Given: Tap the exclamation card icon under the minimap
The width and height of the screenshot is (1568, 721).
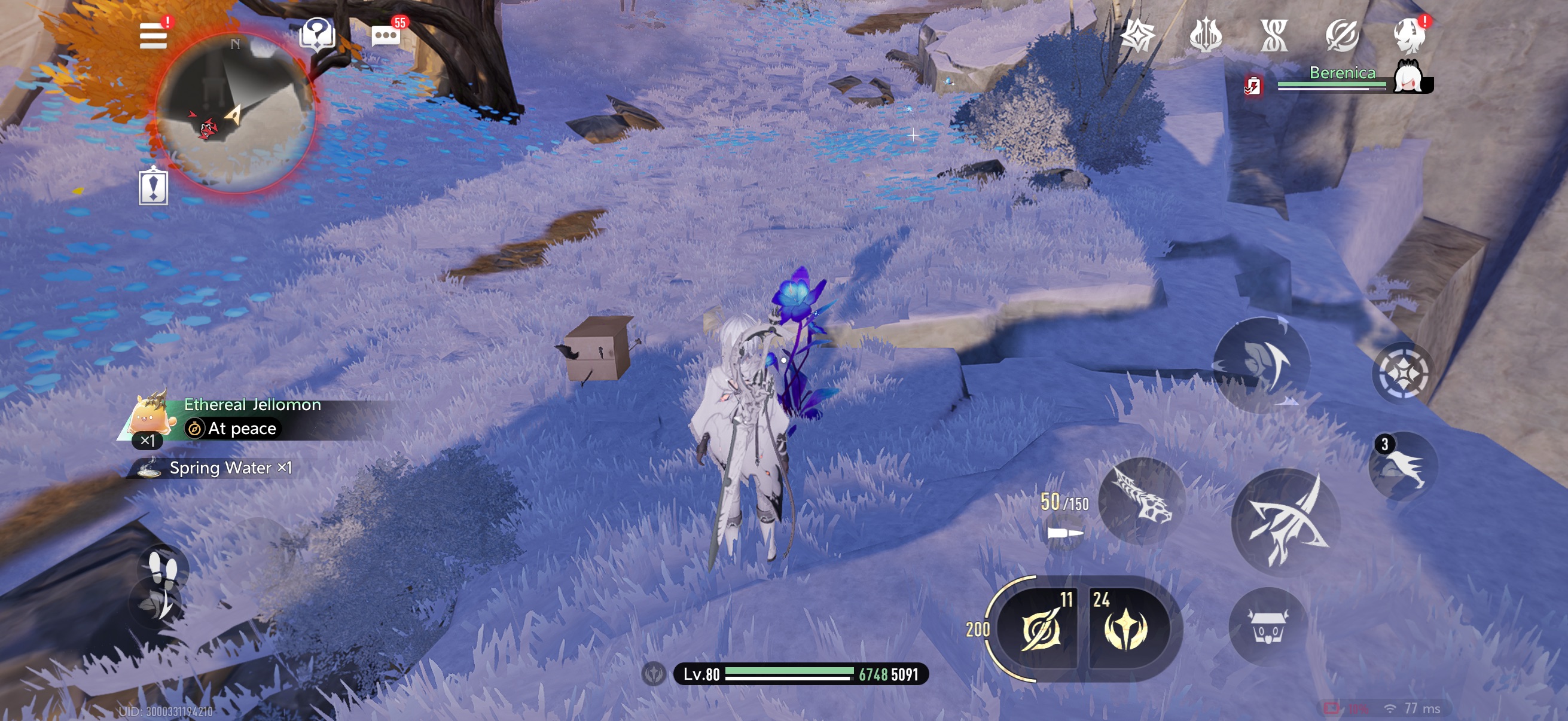Looking at the screenshot, I should (x=153, y=186).
